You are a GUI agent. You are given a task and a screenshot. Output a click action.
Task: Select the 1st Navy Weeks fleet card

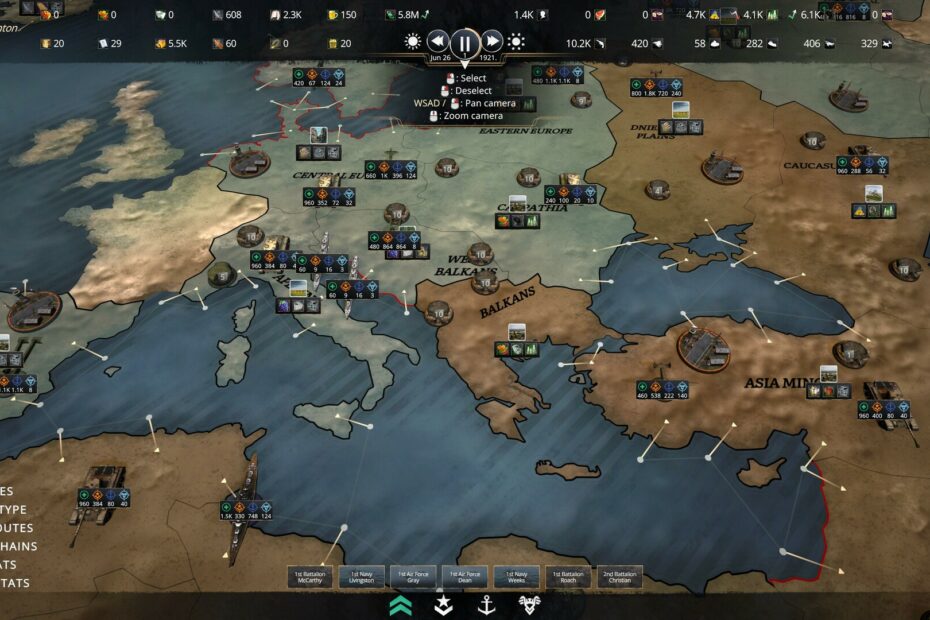click(516, 578)
